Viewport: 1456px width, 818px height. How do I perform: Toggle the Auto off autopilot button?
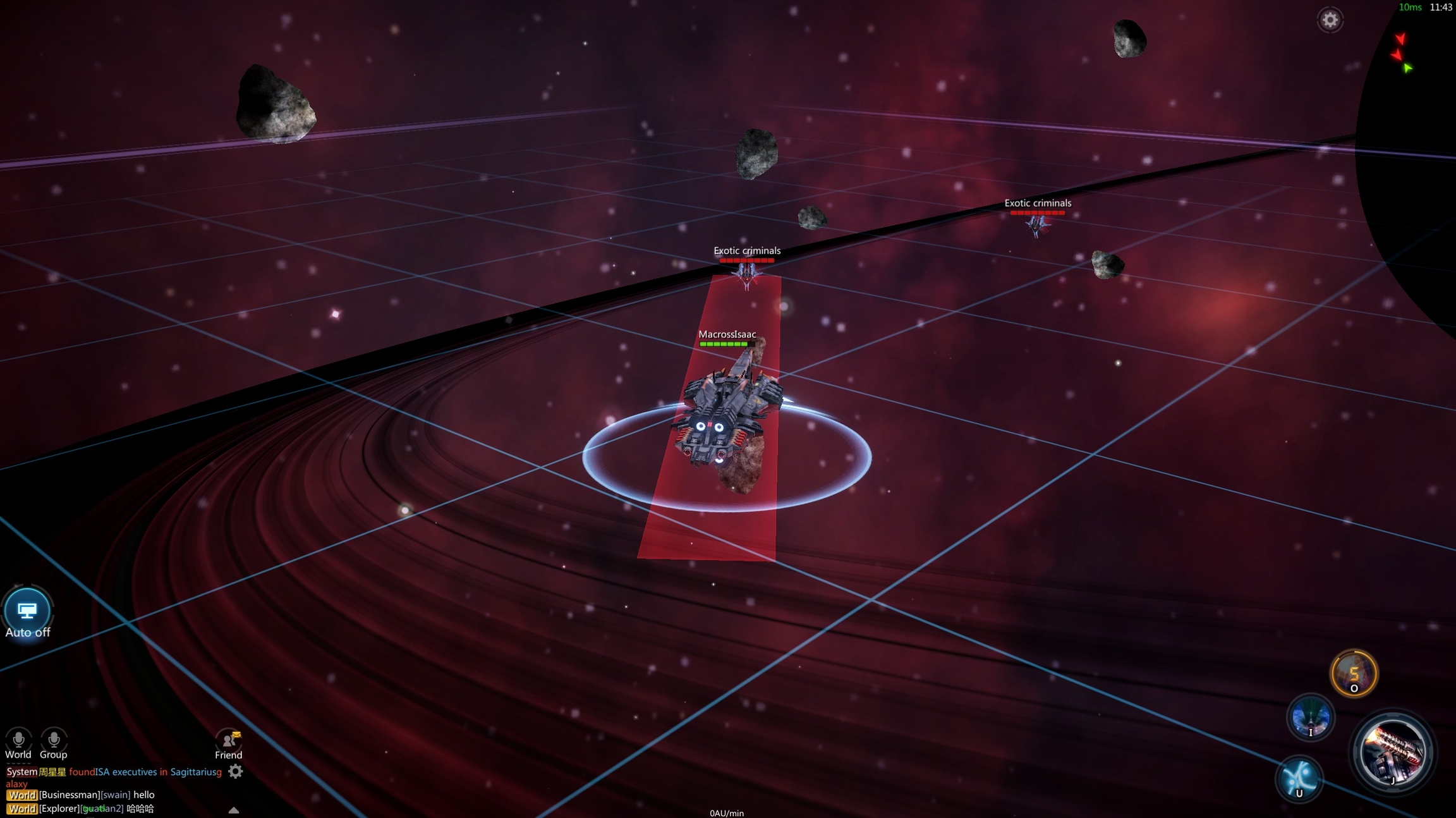point(27,611)
